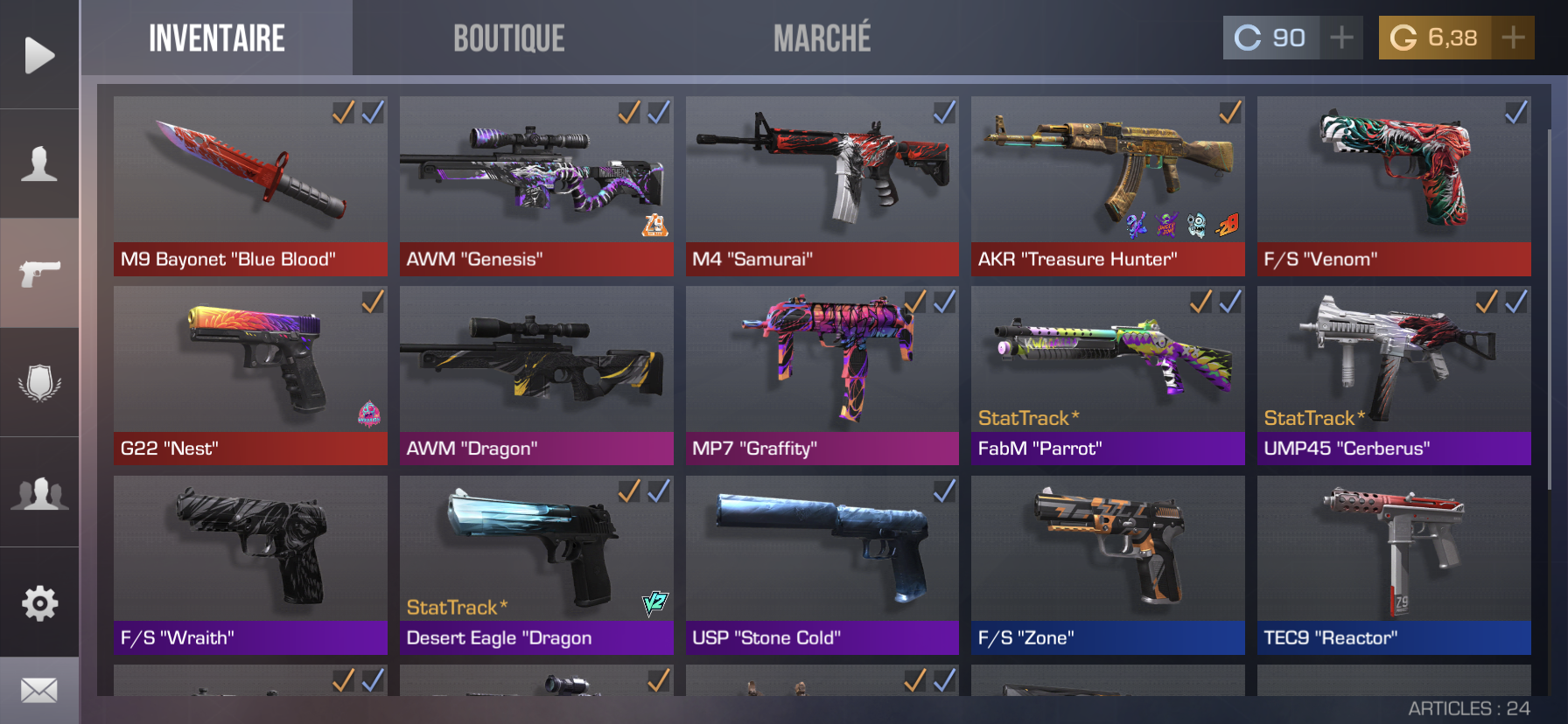Screen dimensions: 1568x724
Task: Open the clan shield icon
Action: point(39,383)
